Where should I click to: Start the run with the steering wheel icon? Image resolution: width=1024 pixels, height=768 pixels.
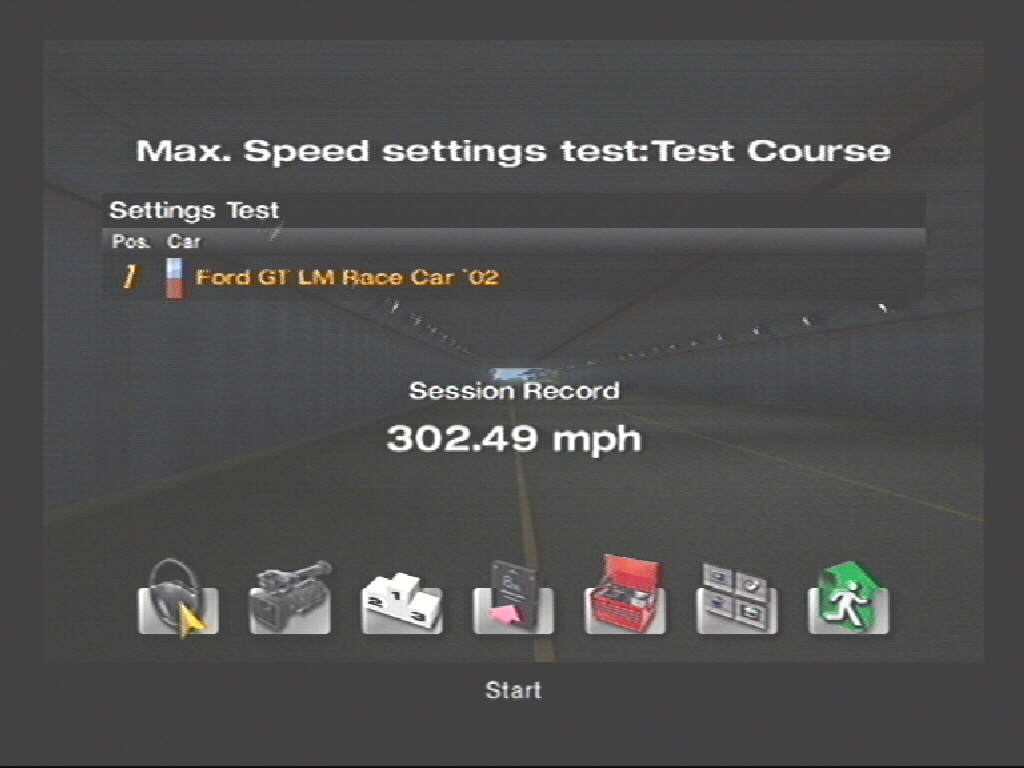(178, 597)
